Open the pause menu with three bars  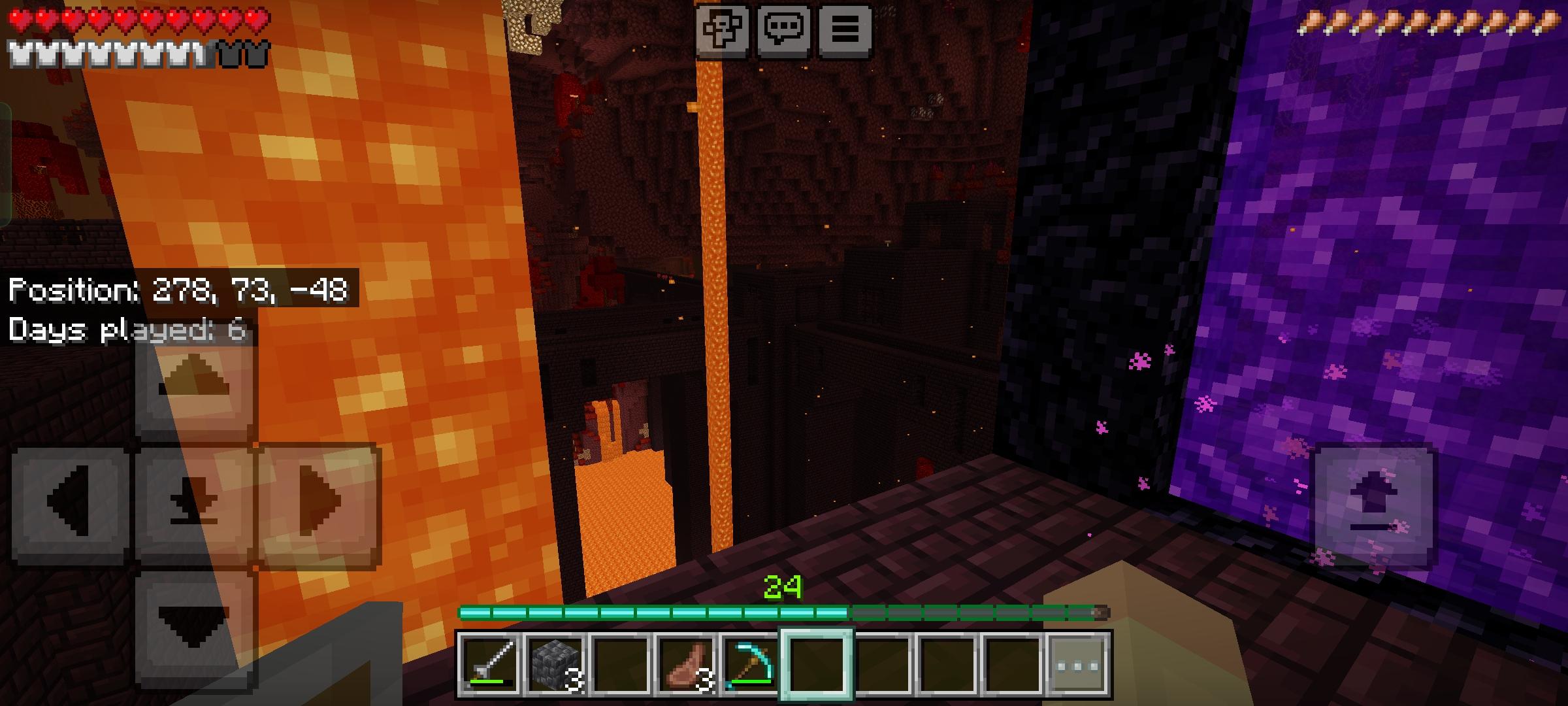tap(844, 29)
